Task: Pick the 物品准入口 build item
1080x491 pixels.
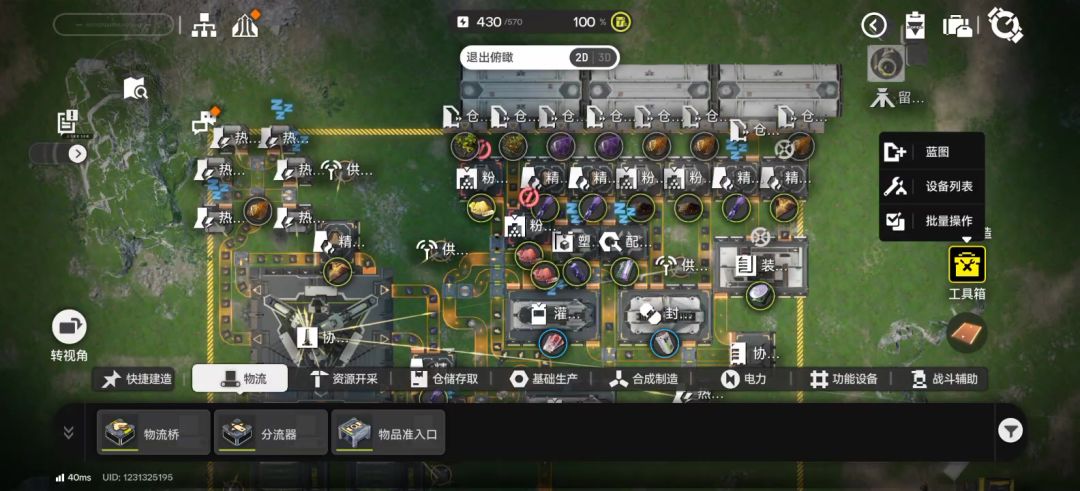Action: tap(388, 432)
